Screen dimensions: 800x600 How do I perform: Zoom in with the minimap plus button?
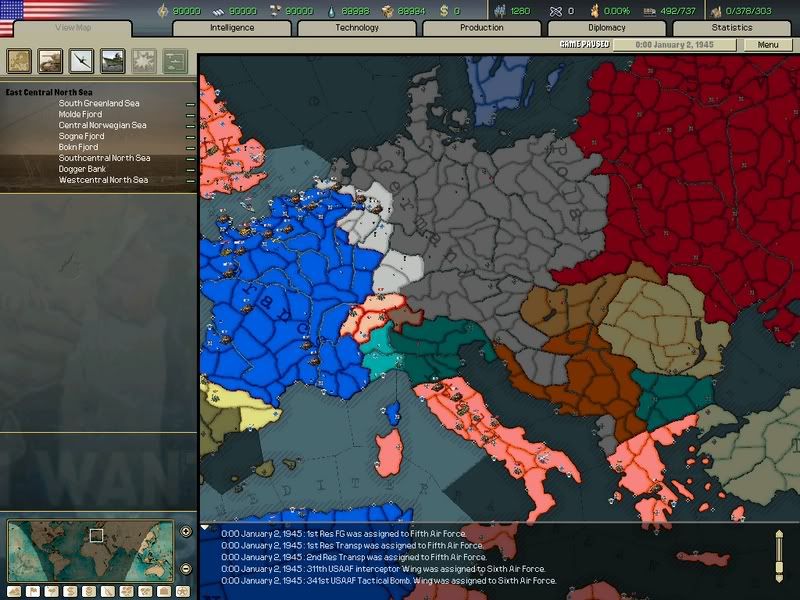pyautogui.click(x=186, y=531)
